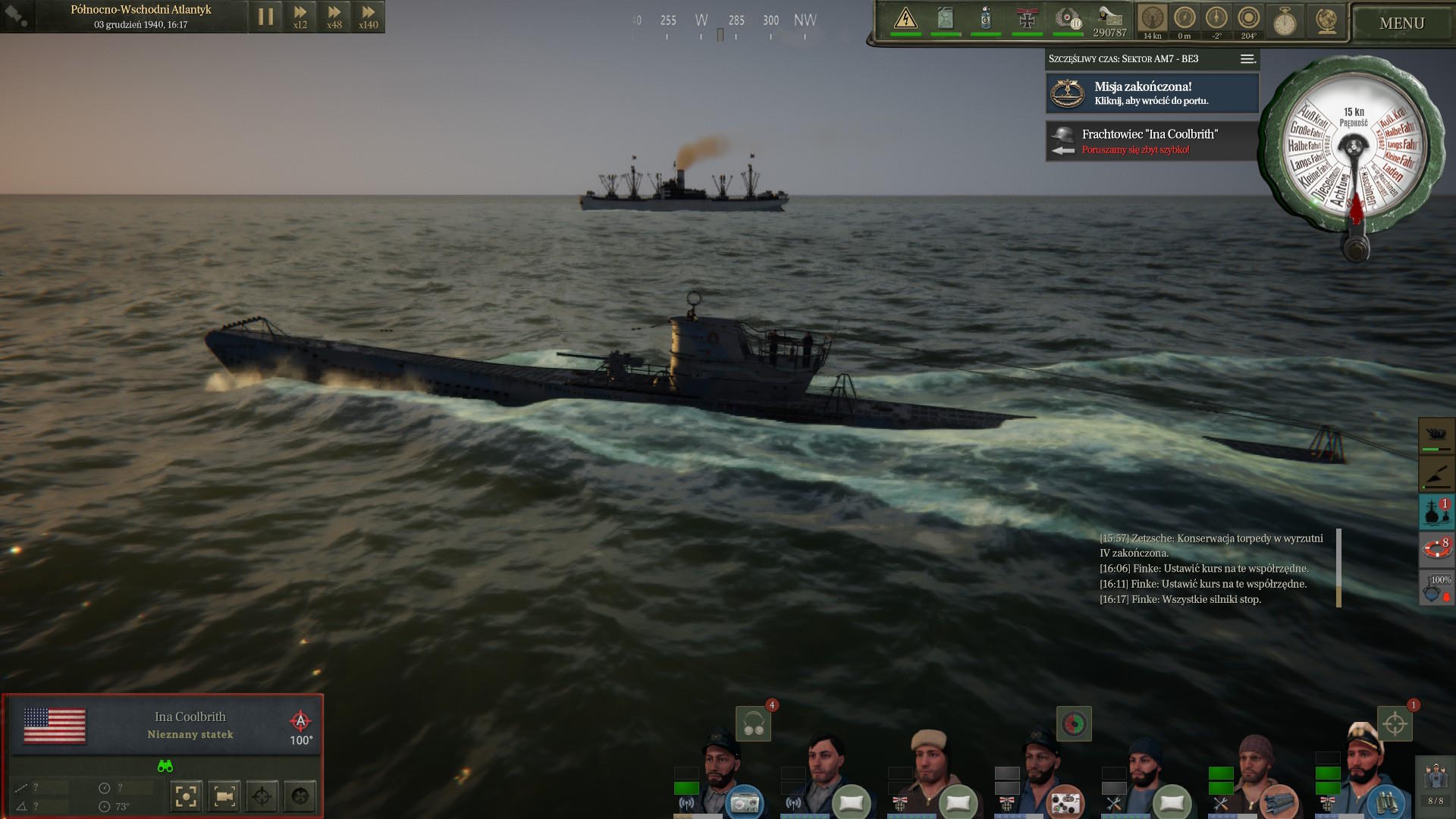
Task: Select the depth gauge showing 0 m
Action: point(1185,20)
